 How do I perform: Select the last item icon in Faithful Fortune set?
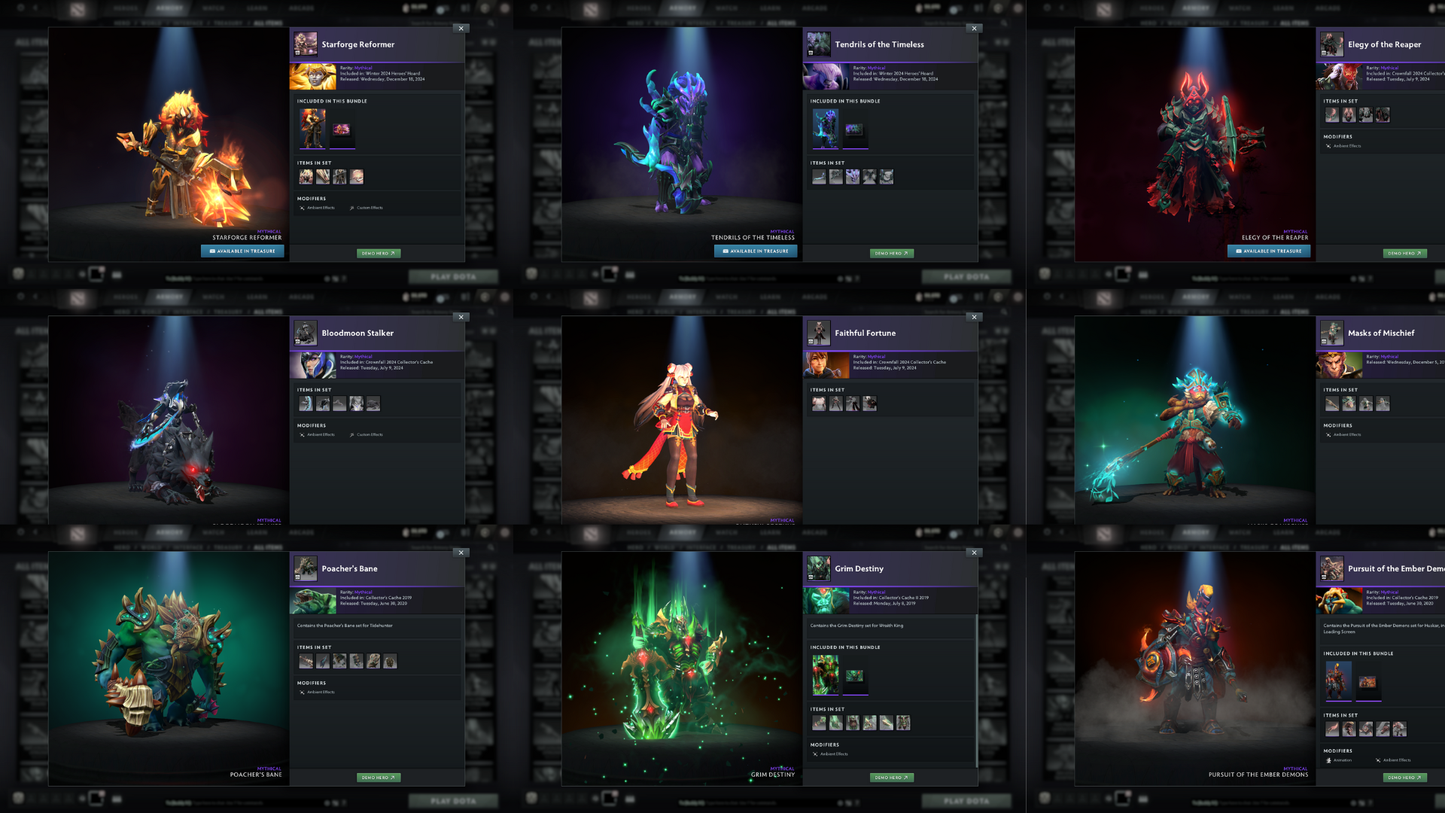(x=870, y=403)
